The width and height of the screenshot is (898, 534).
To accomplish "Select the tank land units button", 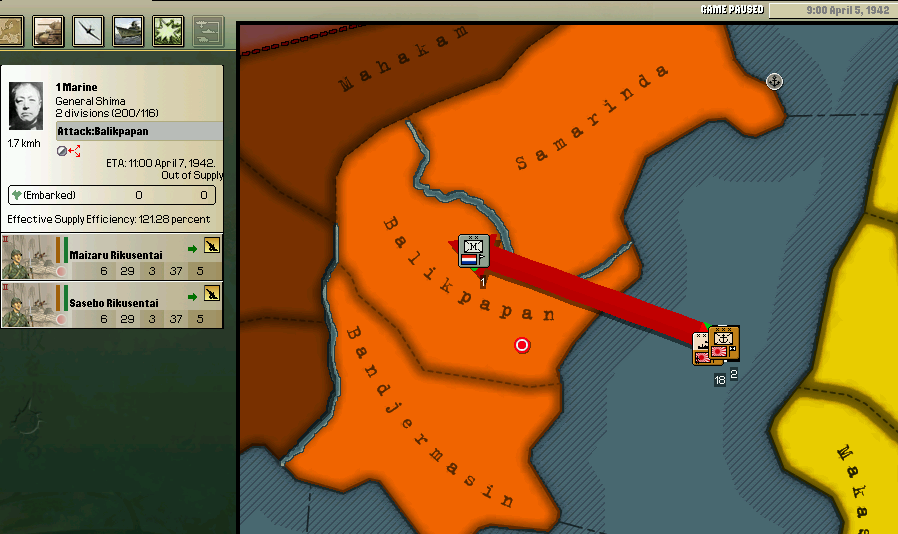I will [x=48, y=31].
